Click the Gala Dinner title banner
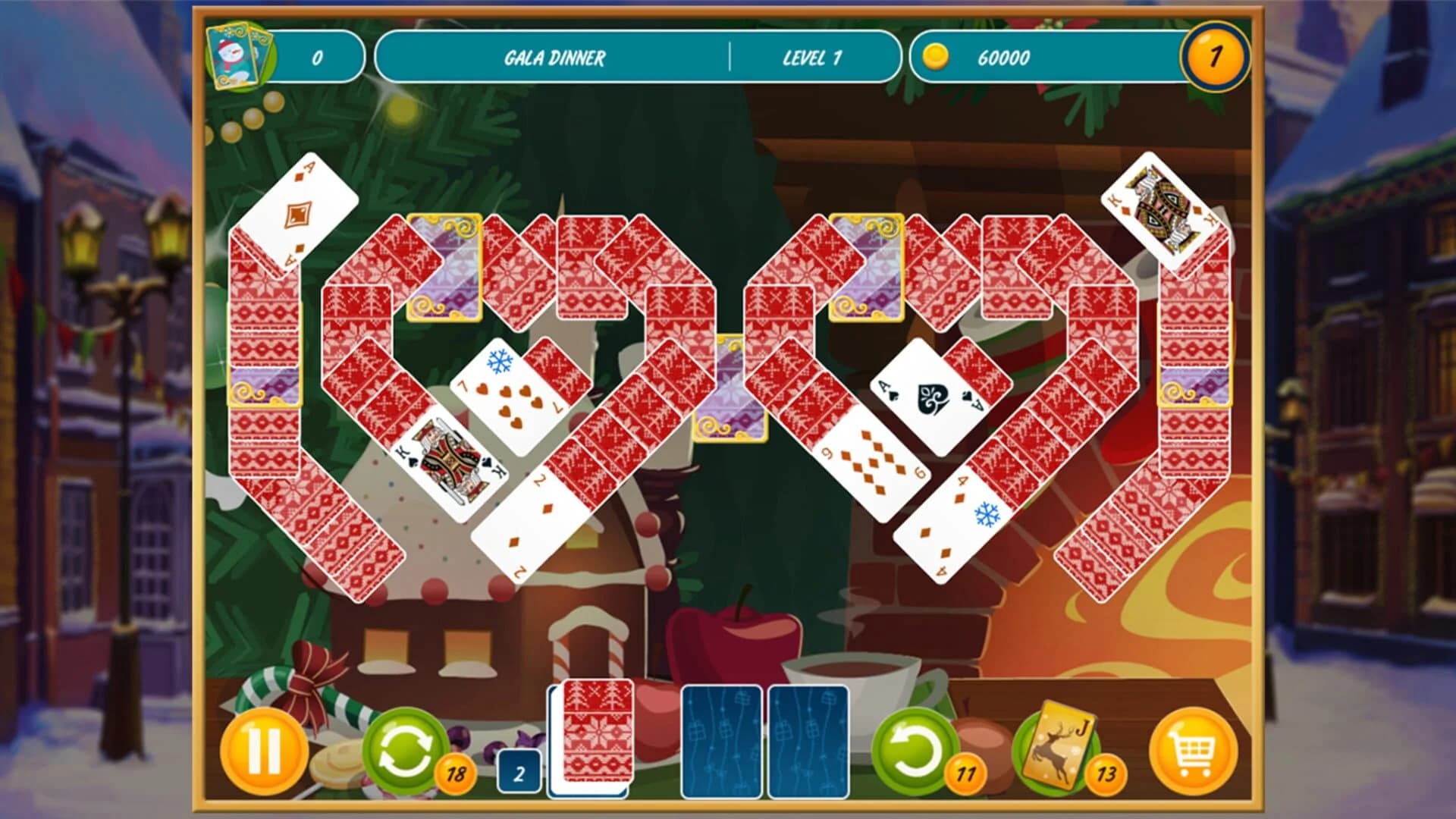The image size is (1456, 819). [x=557, y=57]
